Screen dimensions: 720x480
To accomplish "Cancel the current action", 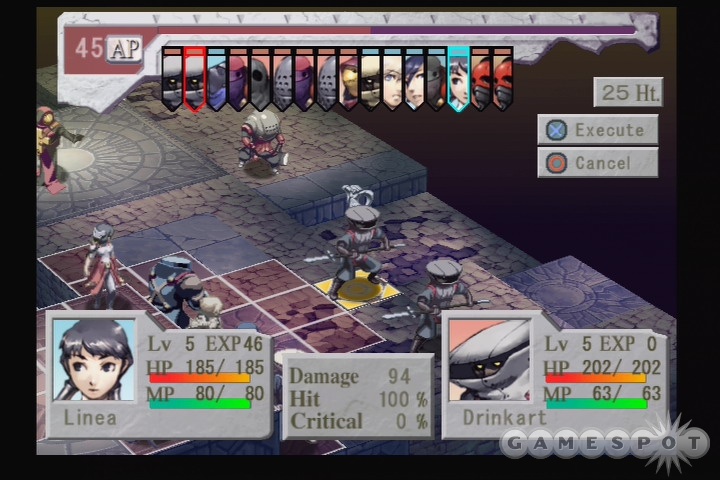I will [x=597, y=162].
